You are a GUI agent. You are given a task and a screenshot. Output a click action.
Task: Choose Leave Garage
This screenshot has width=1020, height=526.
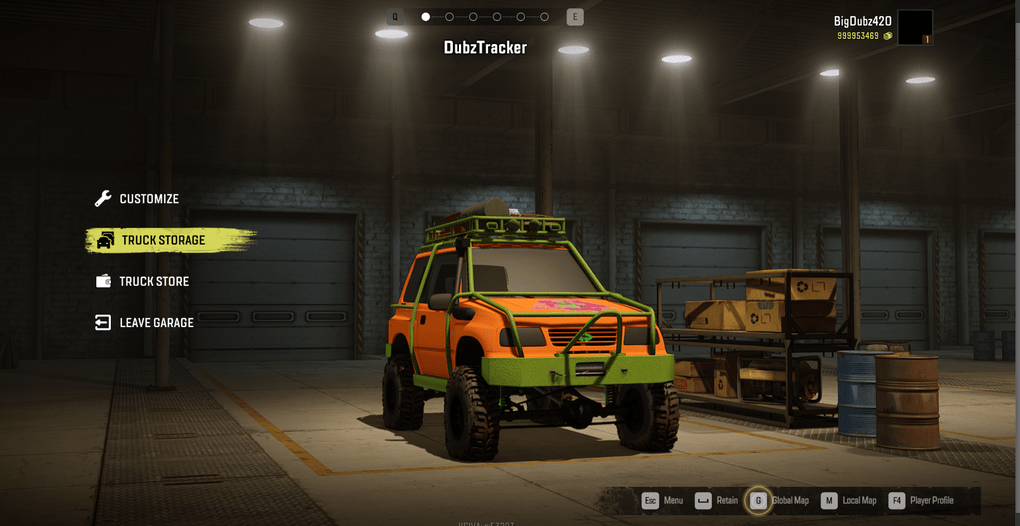click(x=155, y=323)
